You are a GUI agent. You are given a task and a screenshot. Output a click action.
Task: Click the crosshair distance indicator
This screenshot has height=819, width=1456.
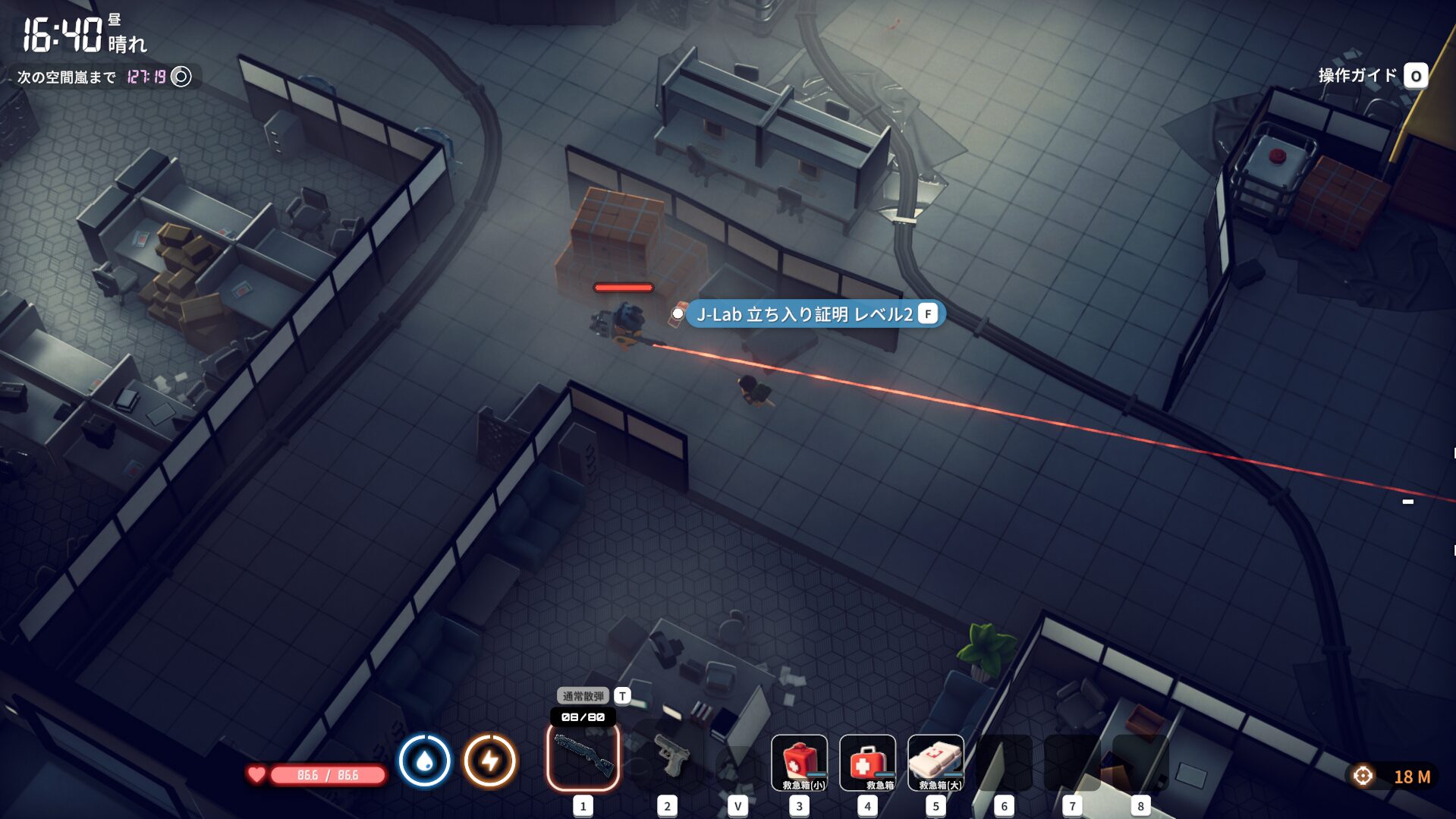(x=1363, y=776)
